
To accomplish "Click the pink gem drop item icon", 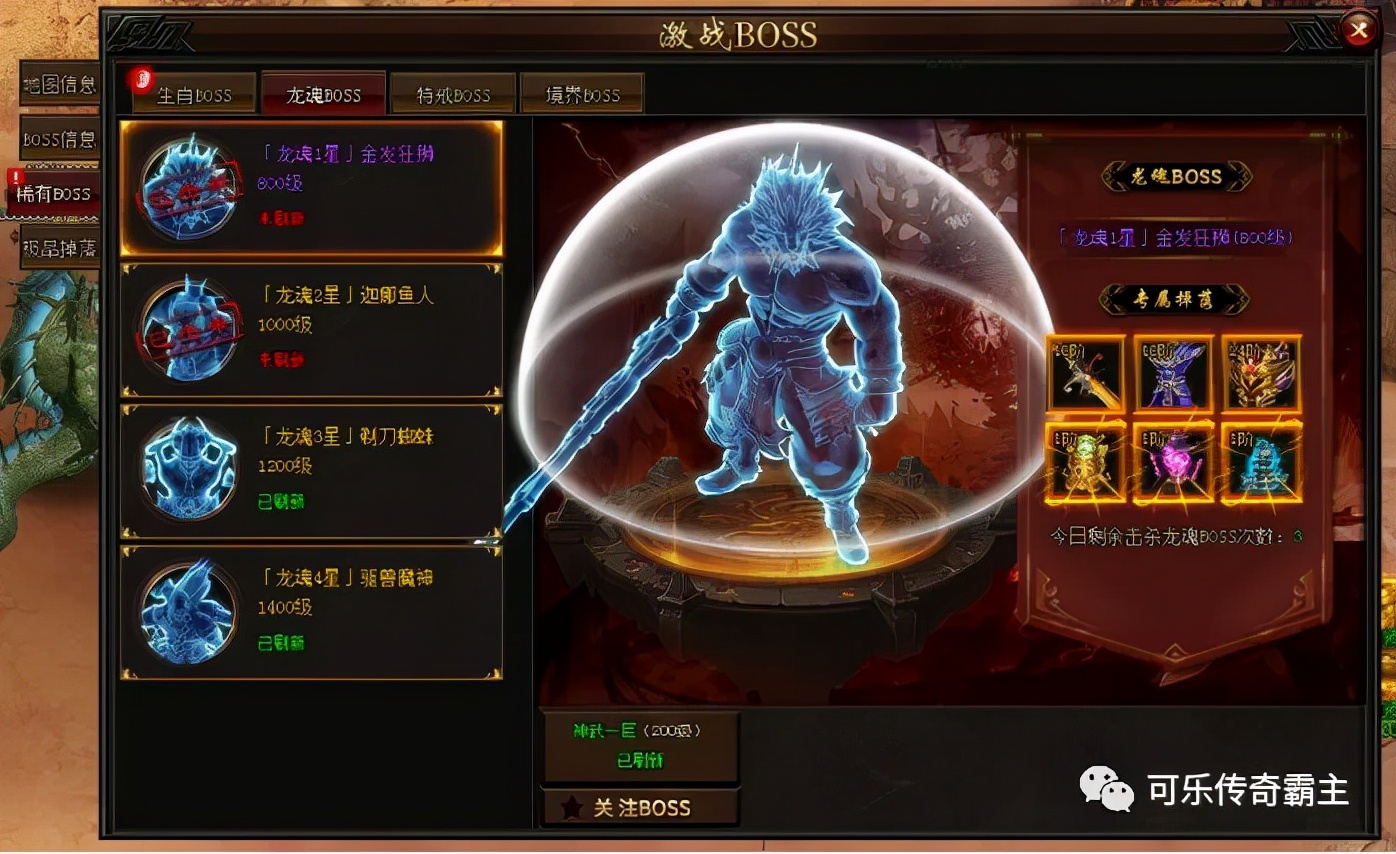I will (x=1174, y=460).
